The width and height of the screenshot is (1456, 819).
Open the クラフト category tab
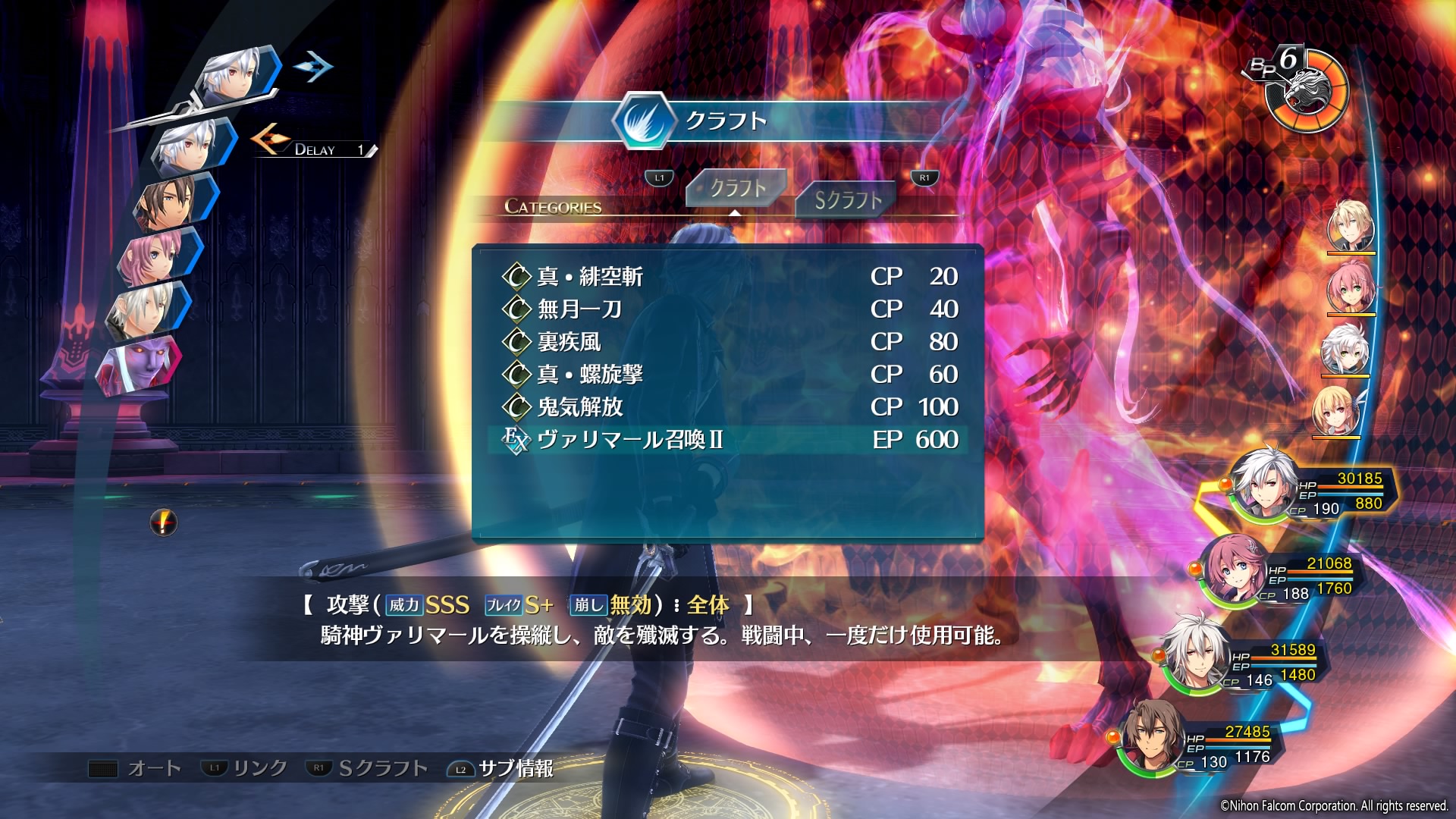click(x=736, y=188)
